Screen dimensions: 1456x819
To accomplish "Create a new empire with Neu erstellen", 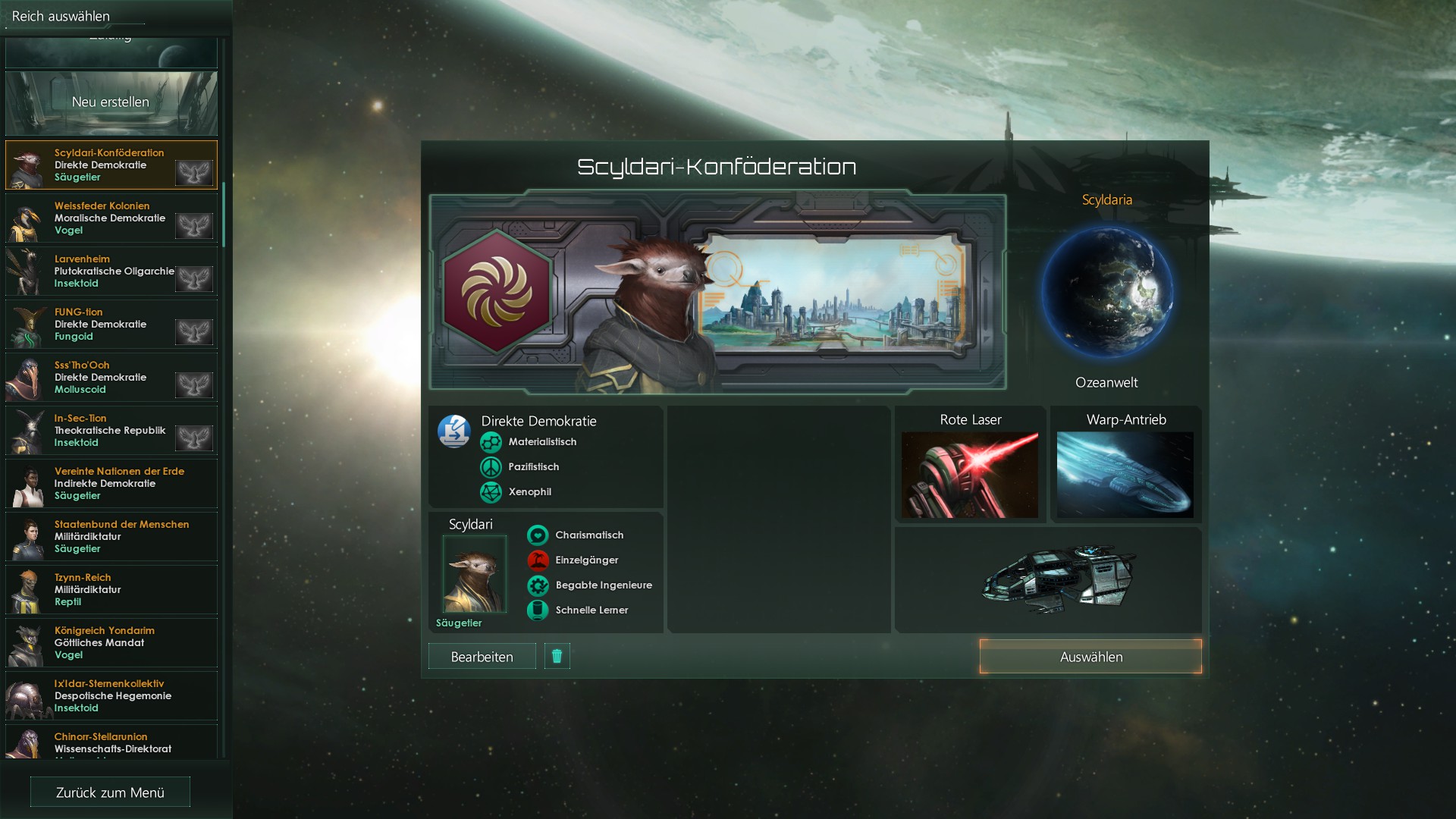I will pos(111,102).
